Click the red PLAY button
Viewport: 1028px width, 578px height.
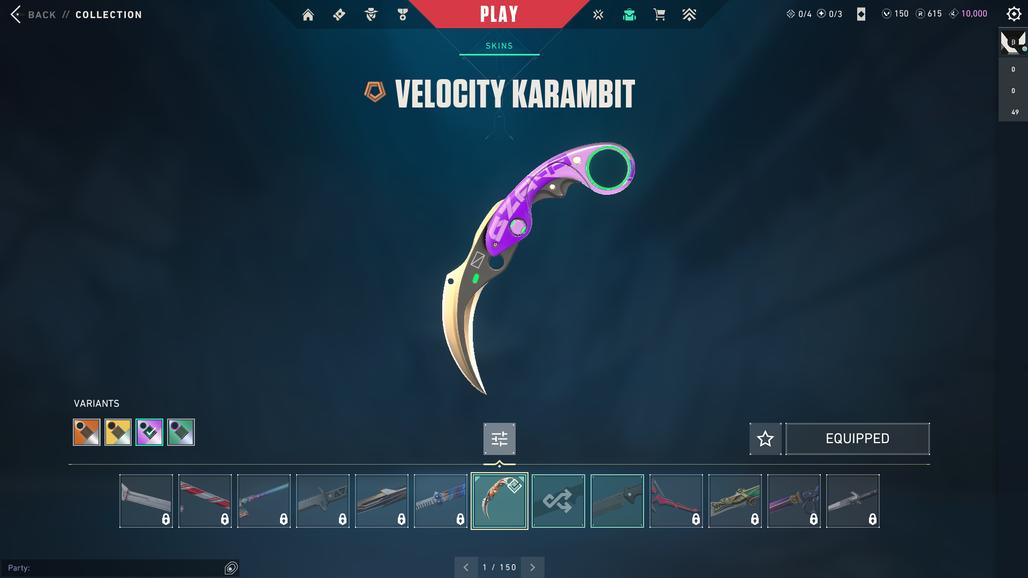(x=498, y=14)
